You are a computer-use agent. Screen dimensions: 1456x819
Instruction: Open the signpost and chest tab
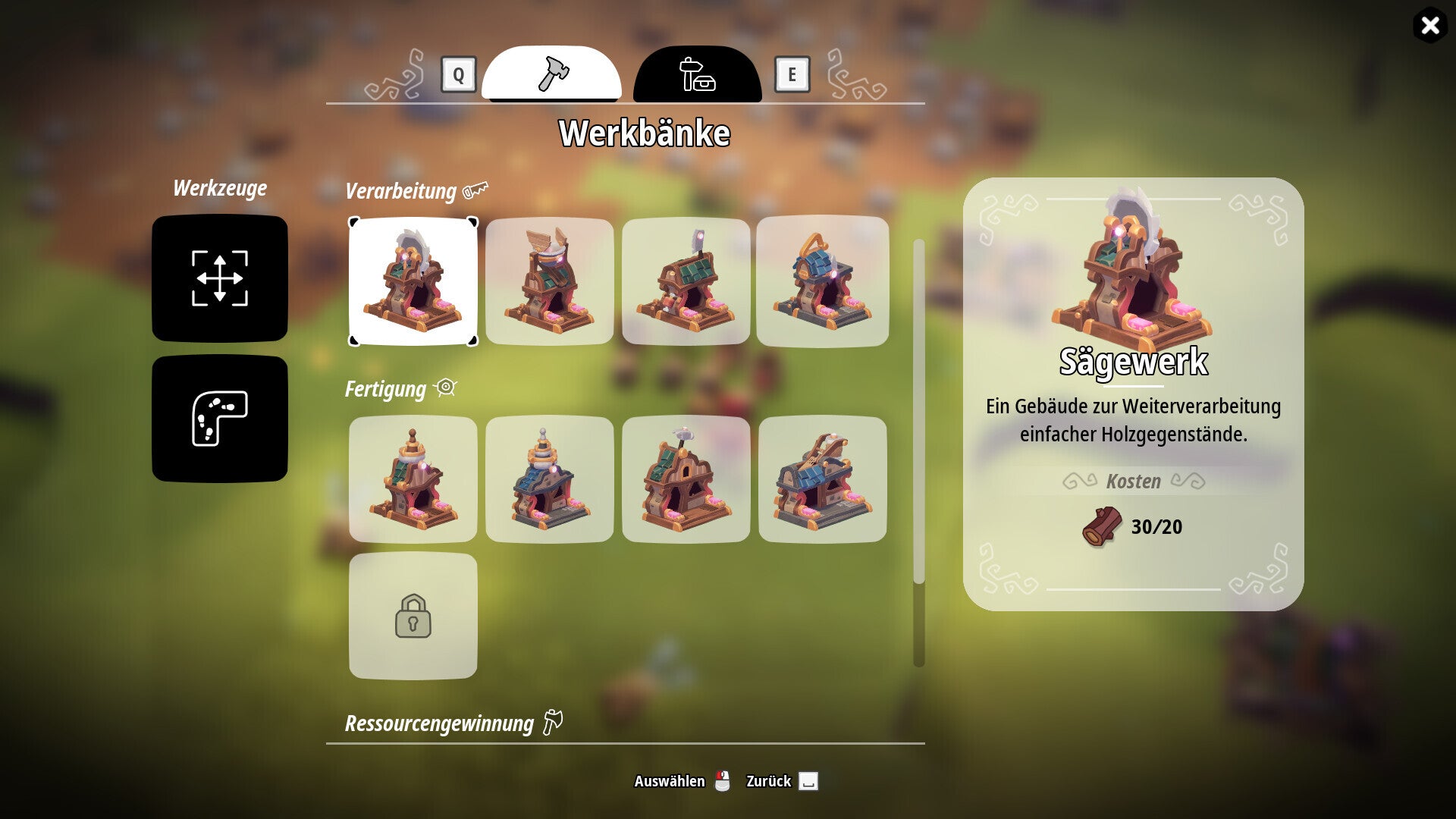click(x=697, y=74)
